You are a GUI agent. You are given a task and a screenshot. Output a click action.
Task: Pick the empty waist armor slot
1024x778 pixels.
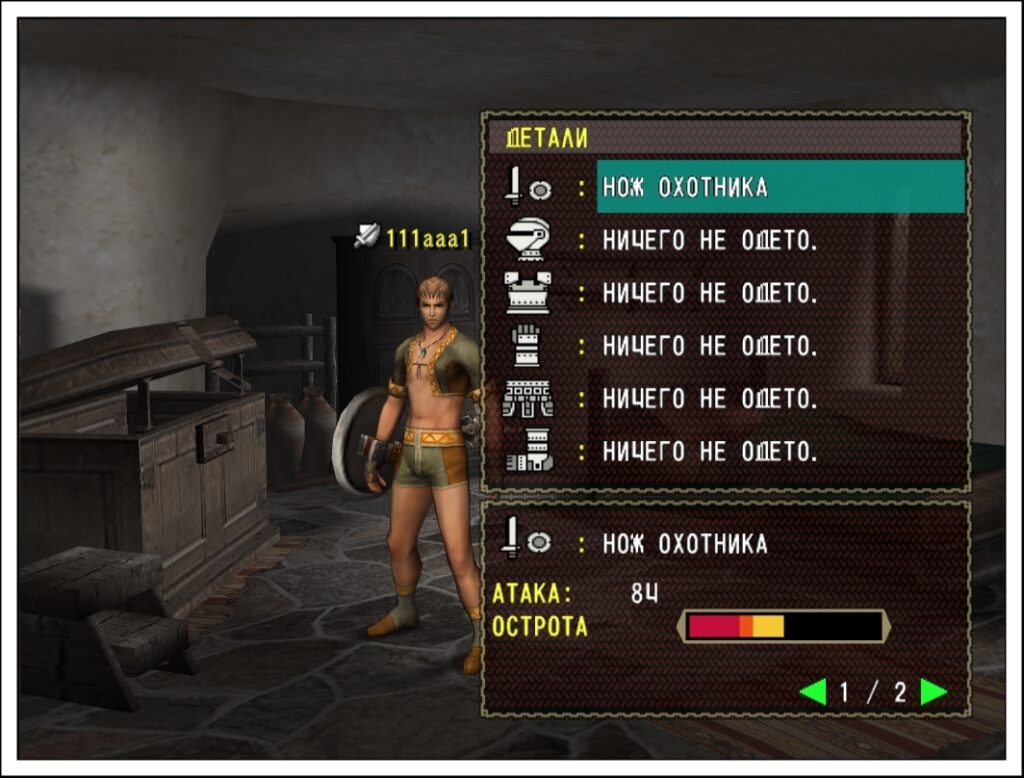pyautogui.click(x=710, y=399)
